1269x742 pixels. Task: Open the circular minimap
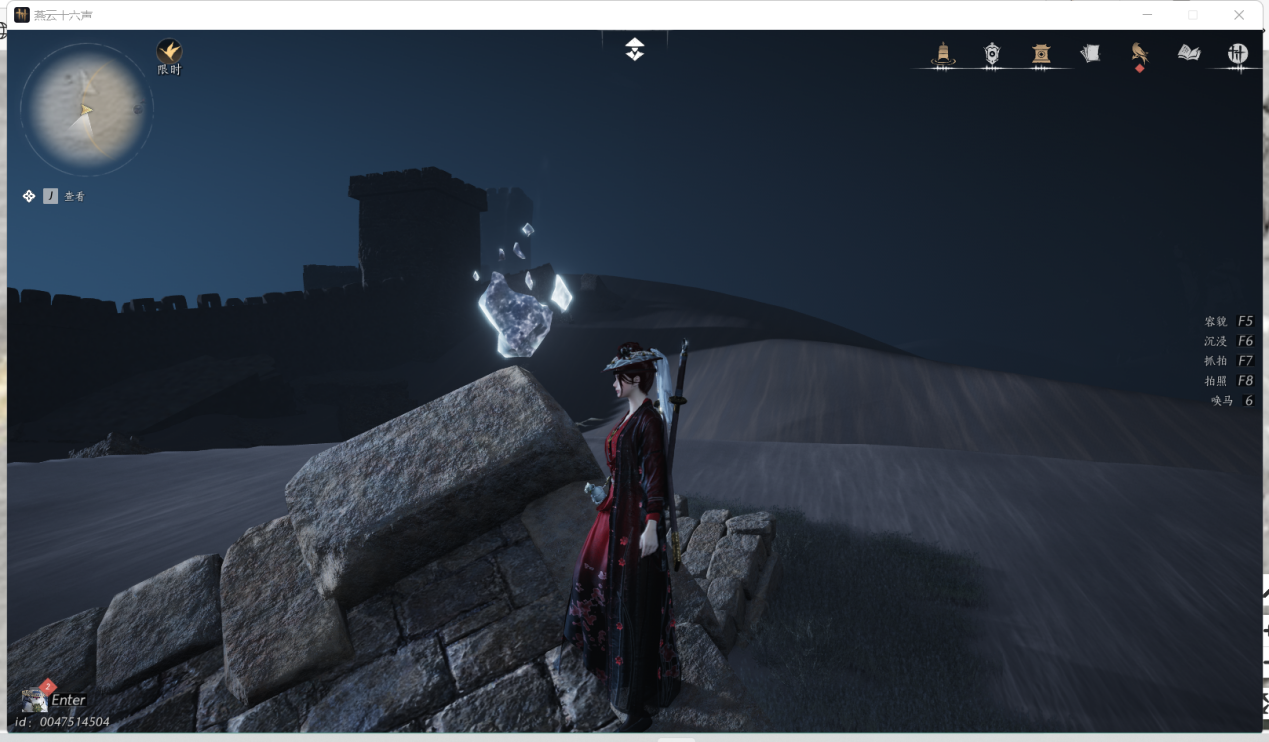(86, 109)
